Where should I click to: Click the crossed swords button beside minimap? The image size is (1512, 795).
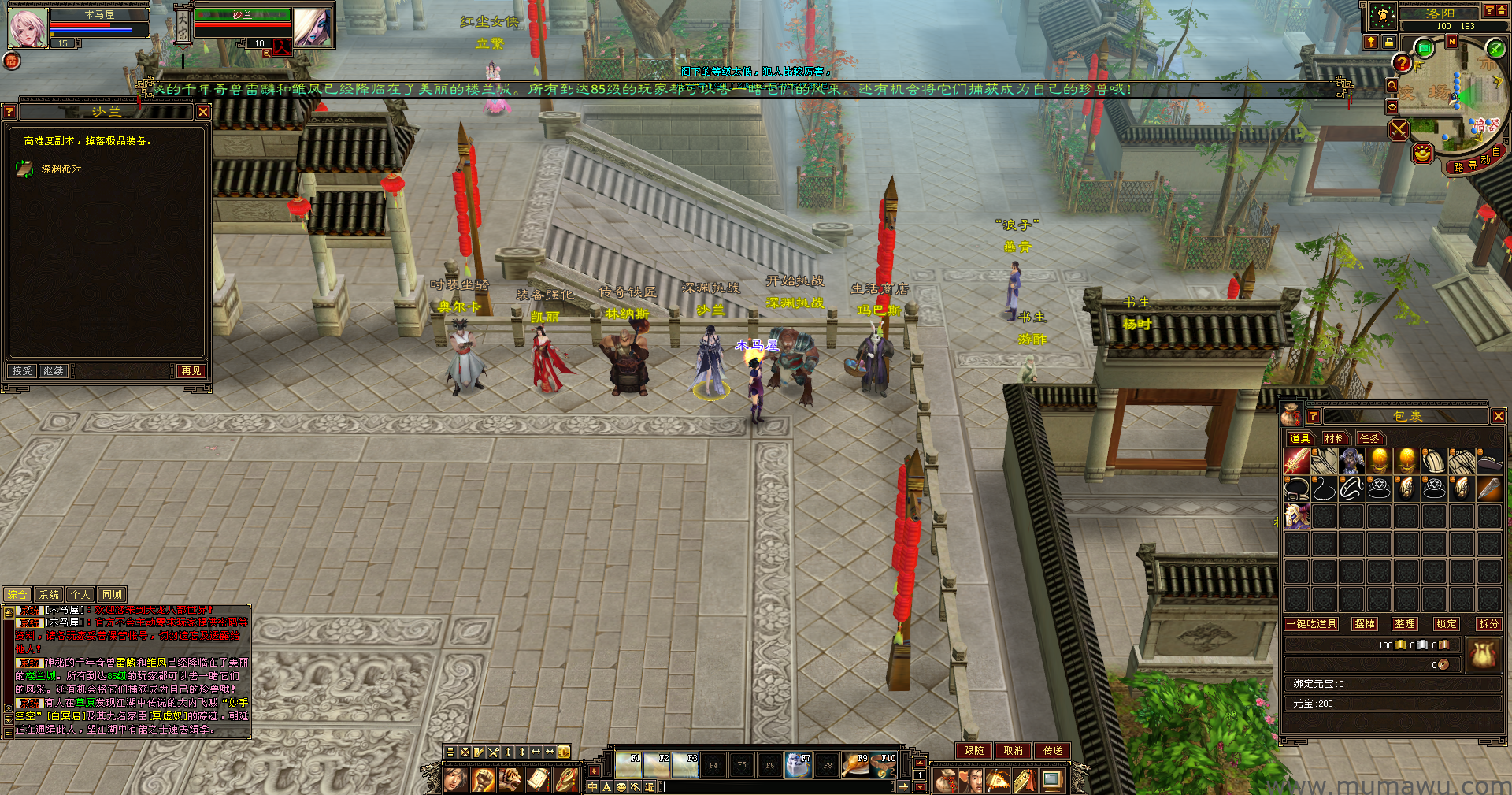1399,129
